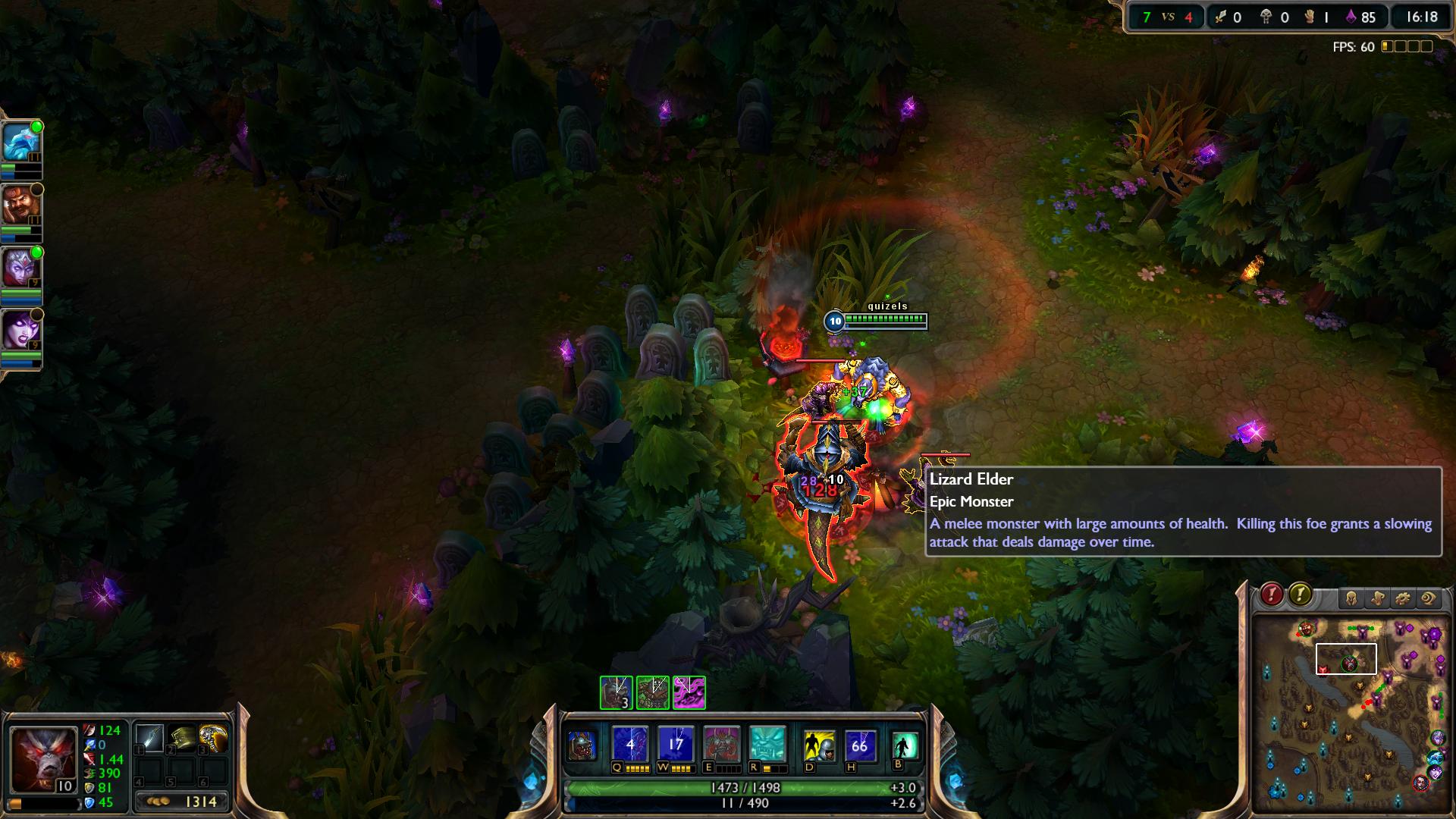Viewport: 1456px width, 819px height.
Task: Activate the Q ability on cooldown
Action: [630, 745]
